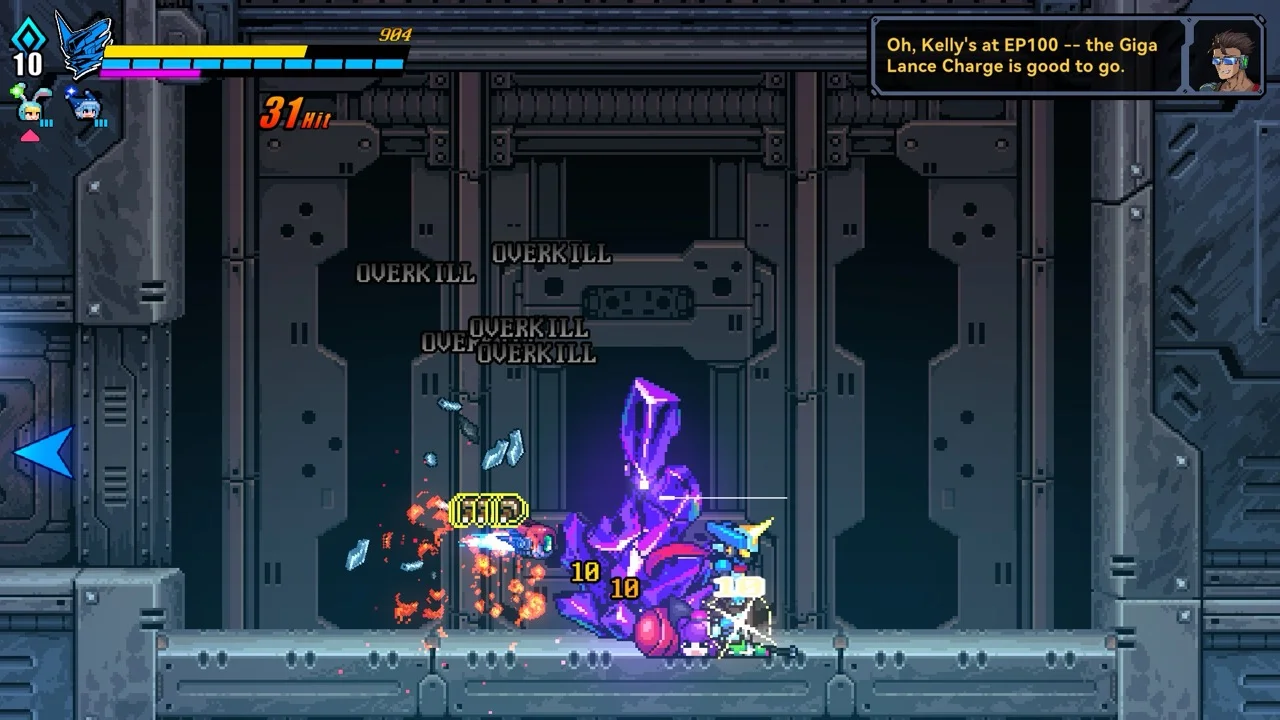Select the bunny-eared support character icon
Screen dimensions: 1280x720
30,106
